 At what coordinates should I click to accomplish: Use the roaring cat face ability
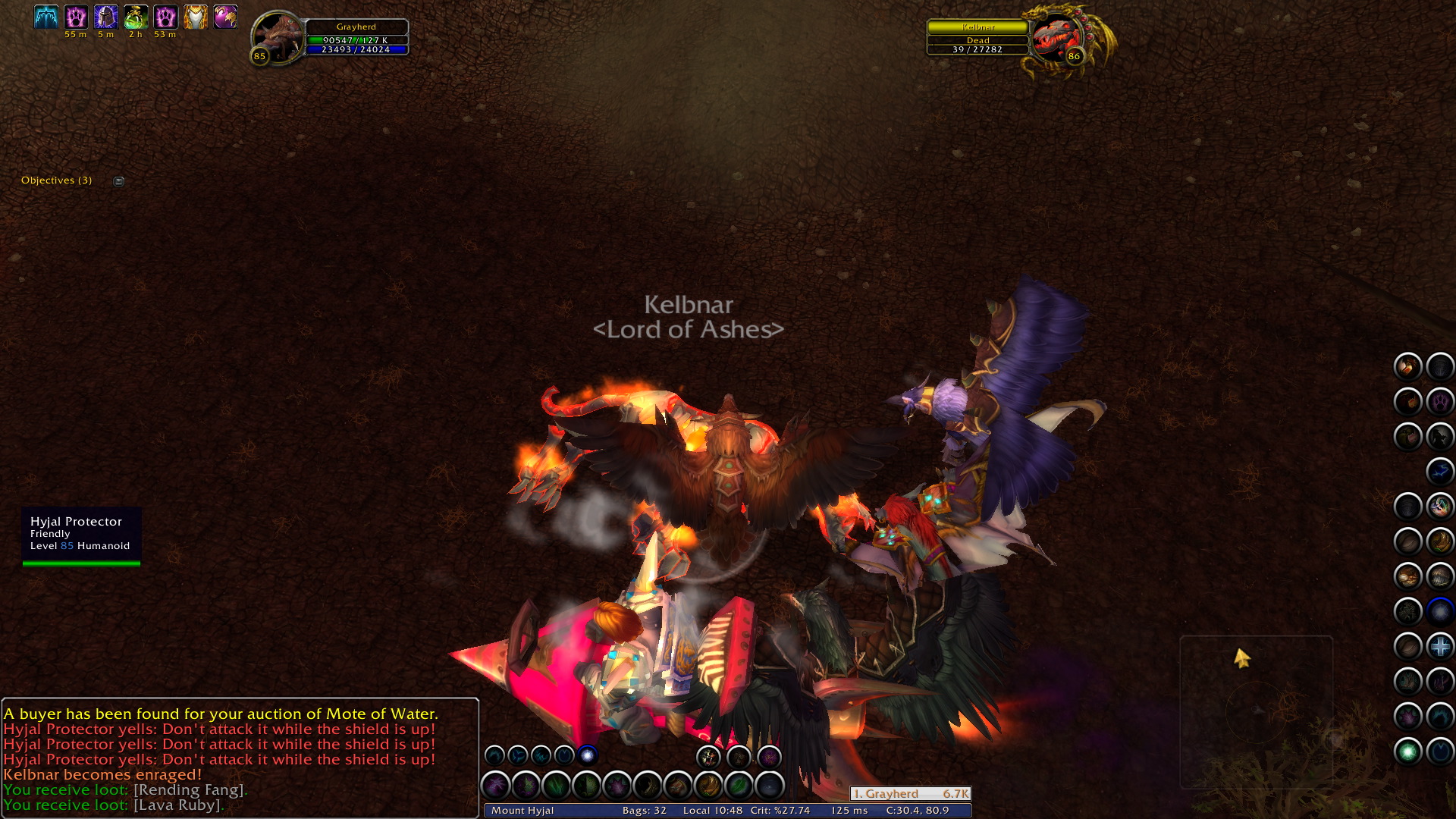[x=708, y=756]
